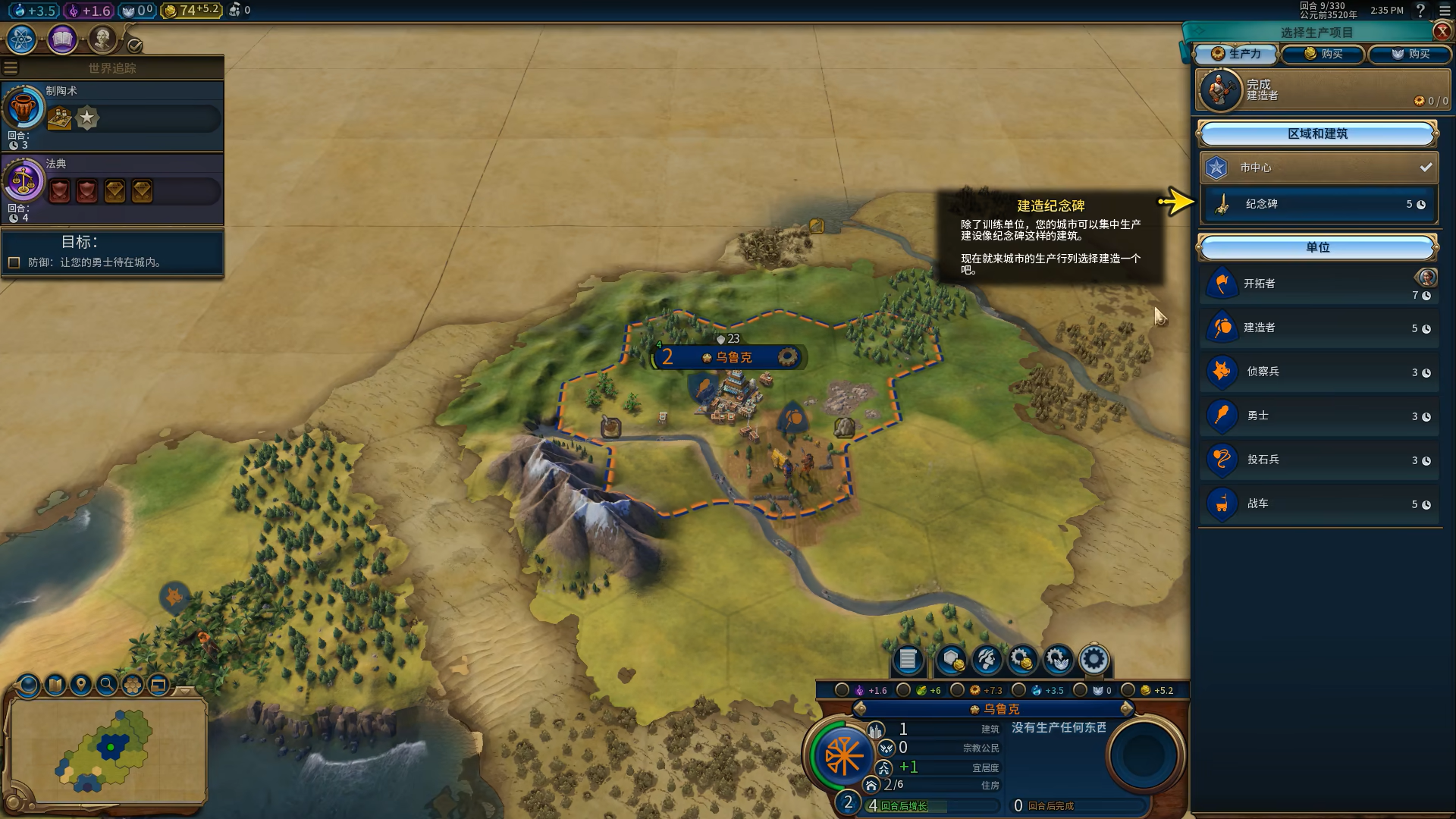Open the technology tree atom button

click(x=21, y=39)
